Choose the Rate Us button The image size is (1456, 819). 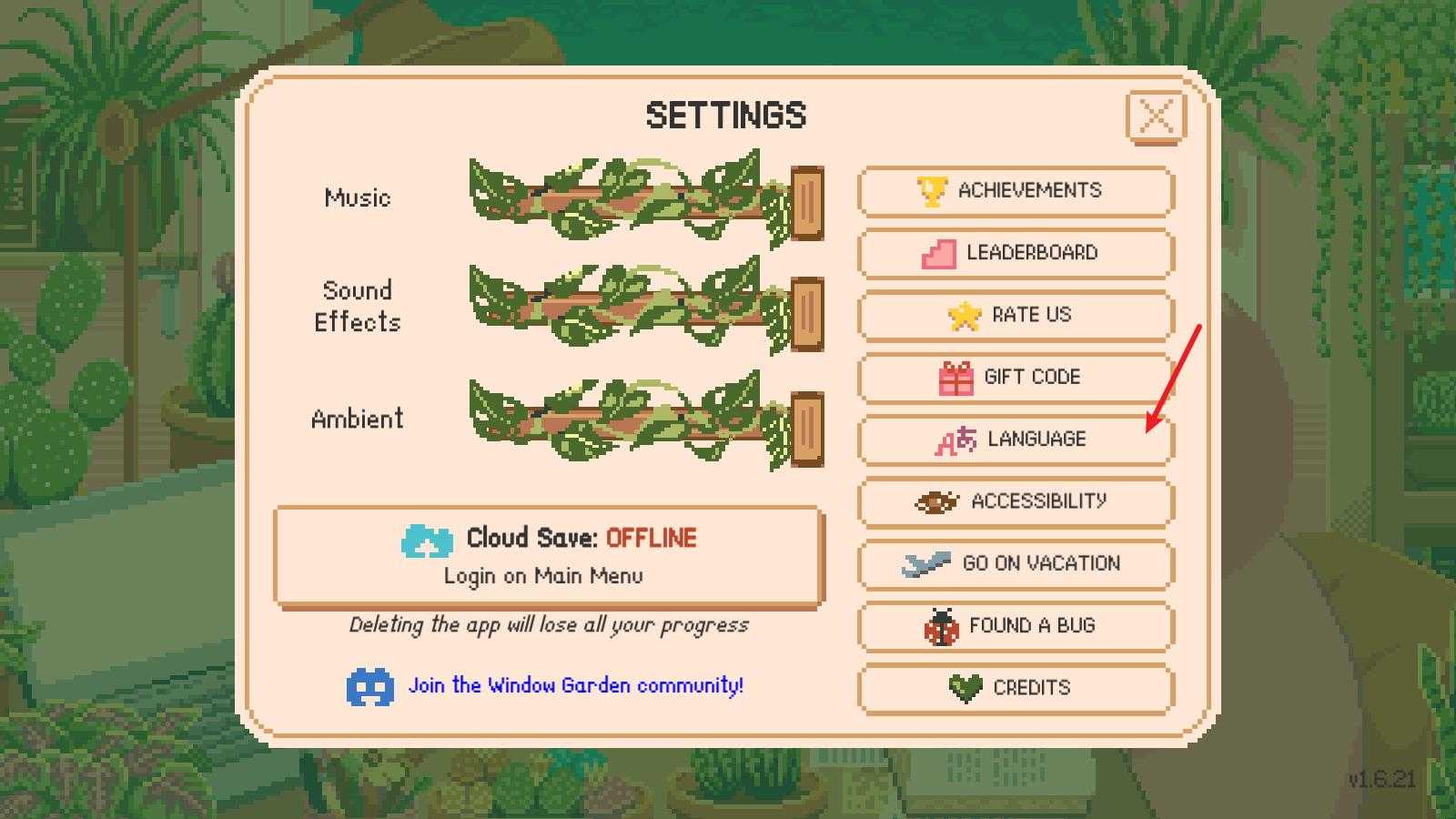tap(1016, 315)
